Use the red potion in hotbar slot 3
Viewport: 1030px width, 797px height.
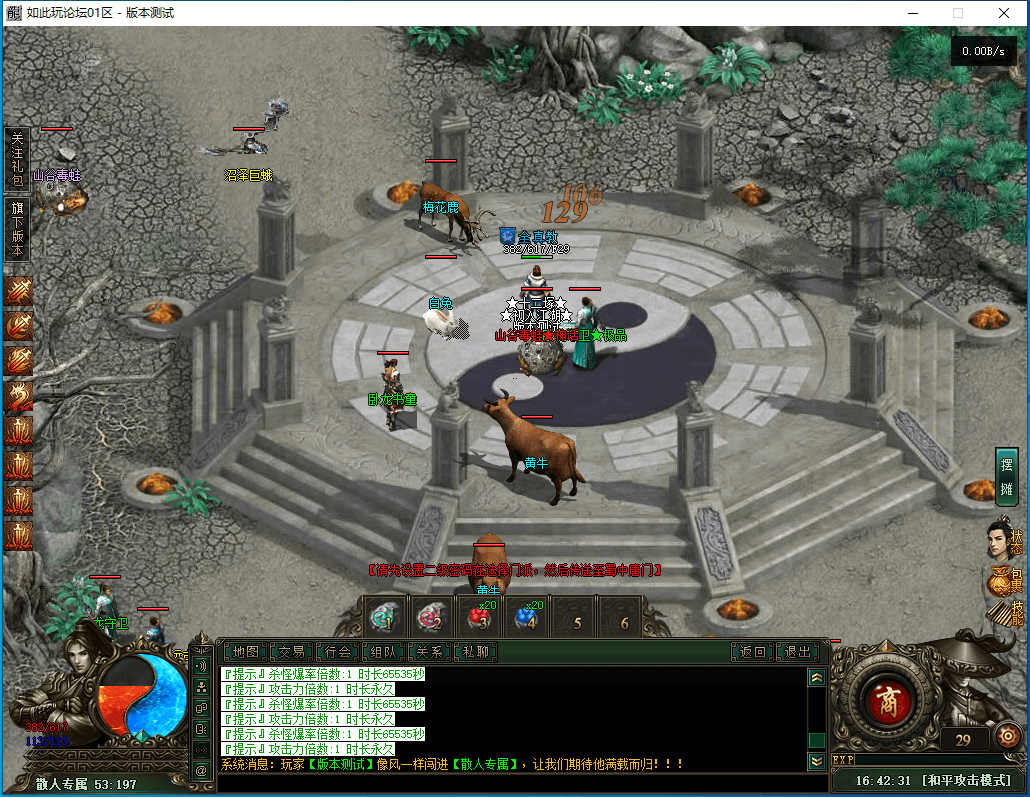pyautogui.click(x=479, y=618)
